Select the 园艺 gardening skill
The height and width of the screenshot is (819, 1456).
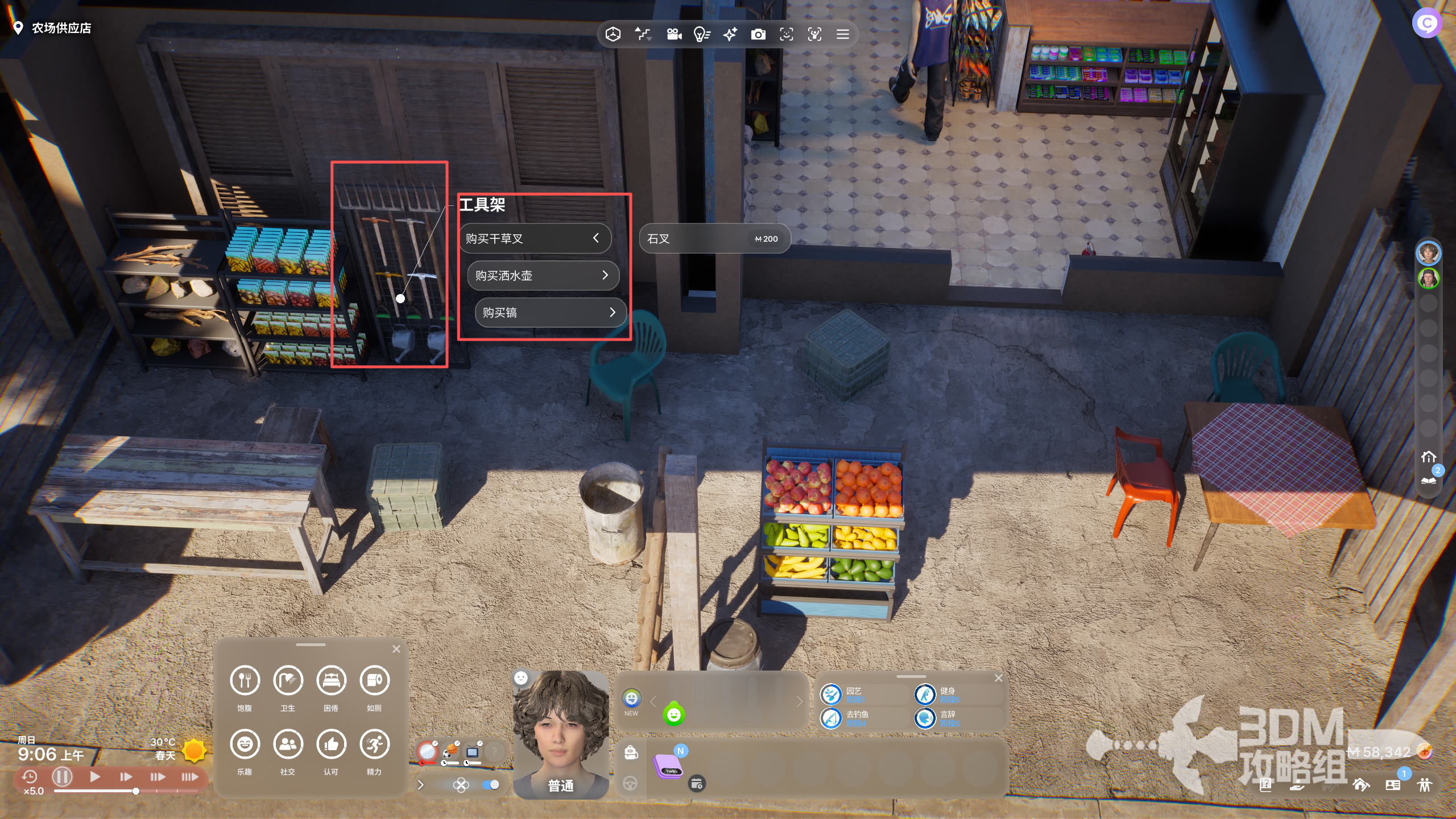[831, 694]
